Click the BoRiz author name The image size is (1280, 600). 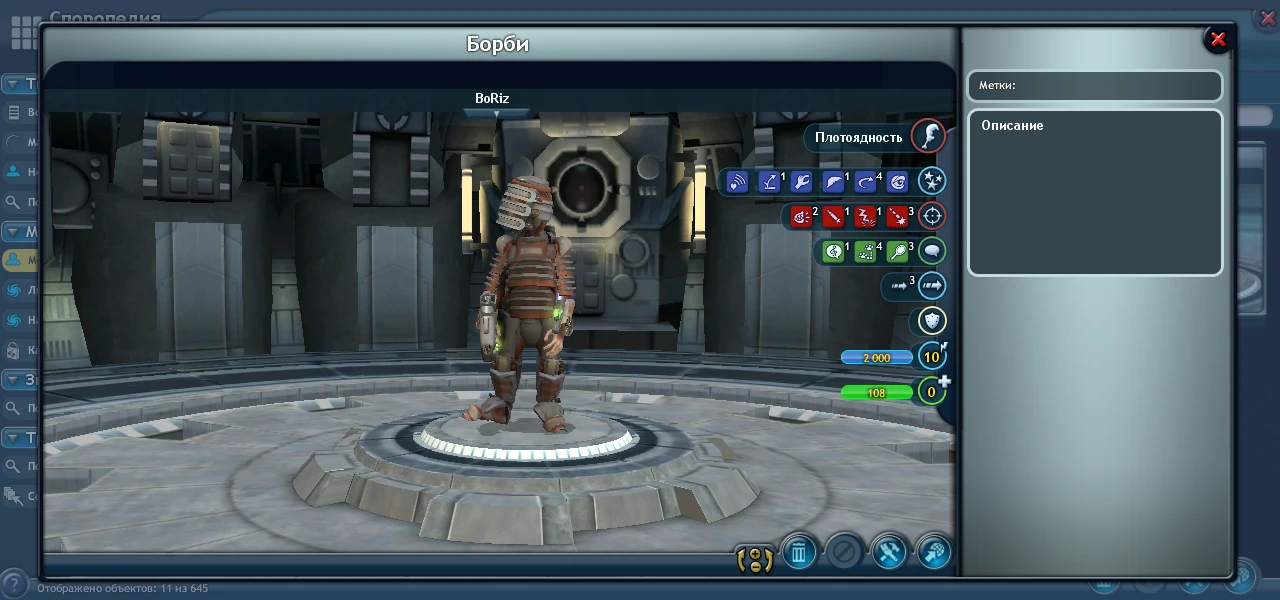point(492,99)
